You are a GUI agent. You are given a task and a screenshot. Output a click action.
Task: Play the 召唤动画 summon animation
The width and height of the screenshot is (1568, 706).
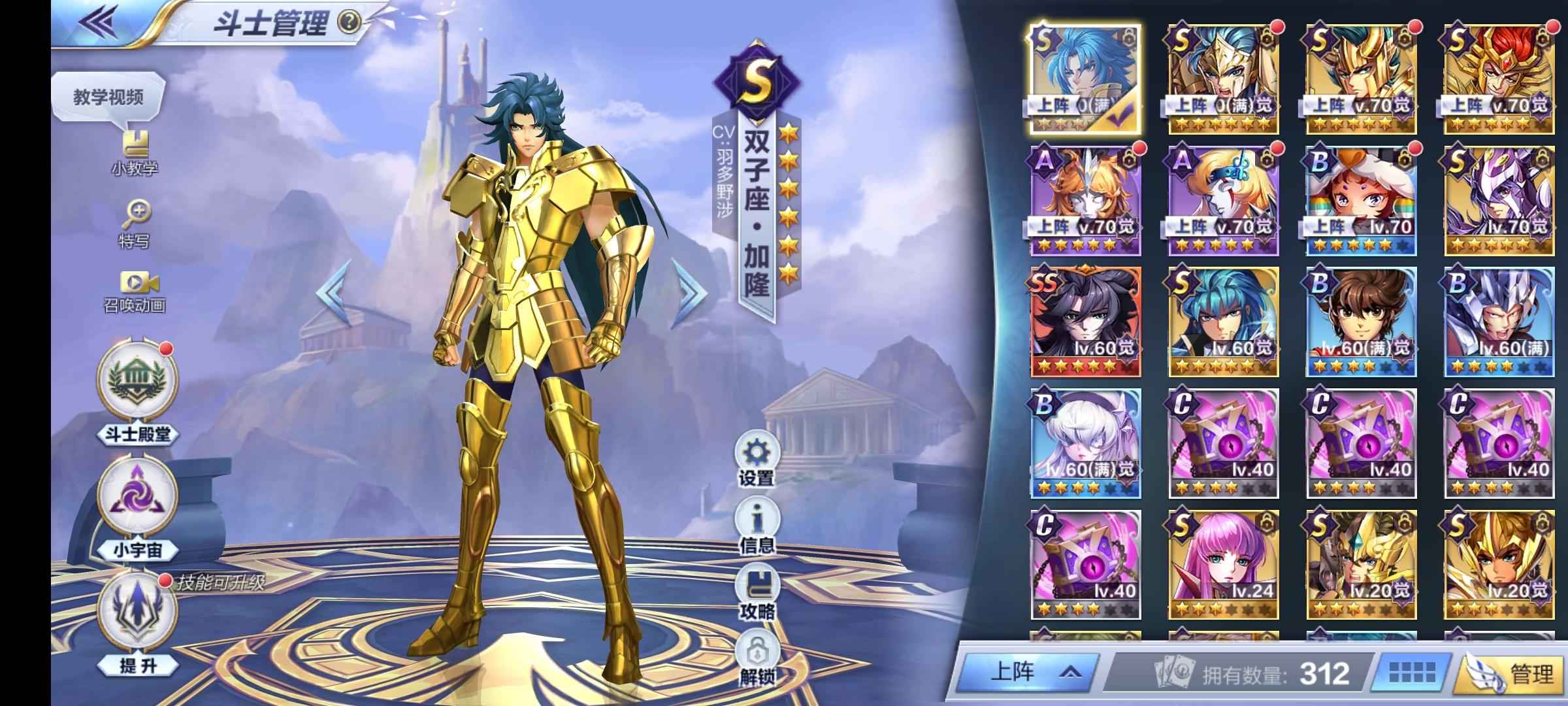pos(135,292)
